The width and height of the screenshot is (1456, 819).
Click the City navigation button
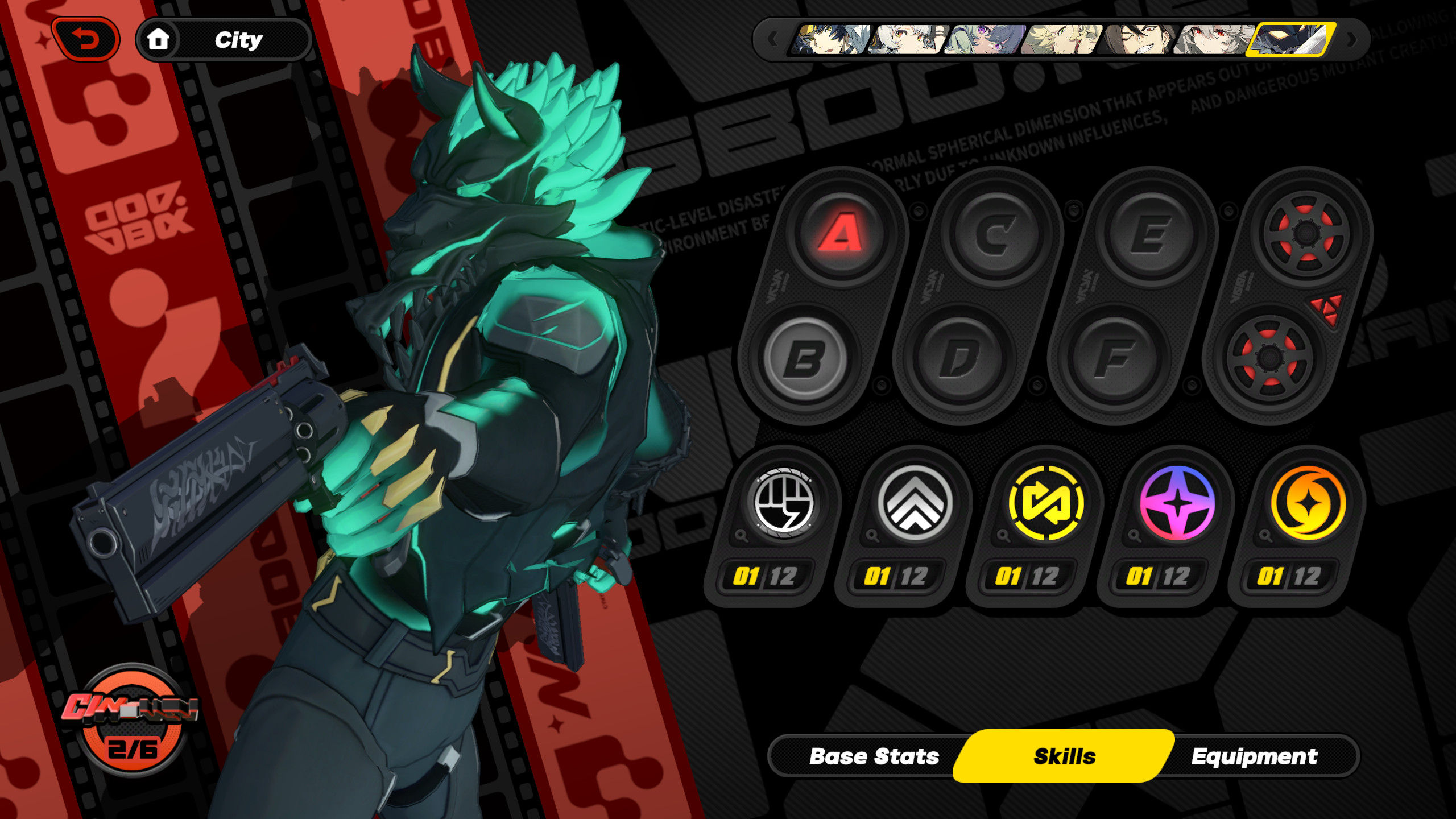239,39
